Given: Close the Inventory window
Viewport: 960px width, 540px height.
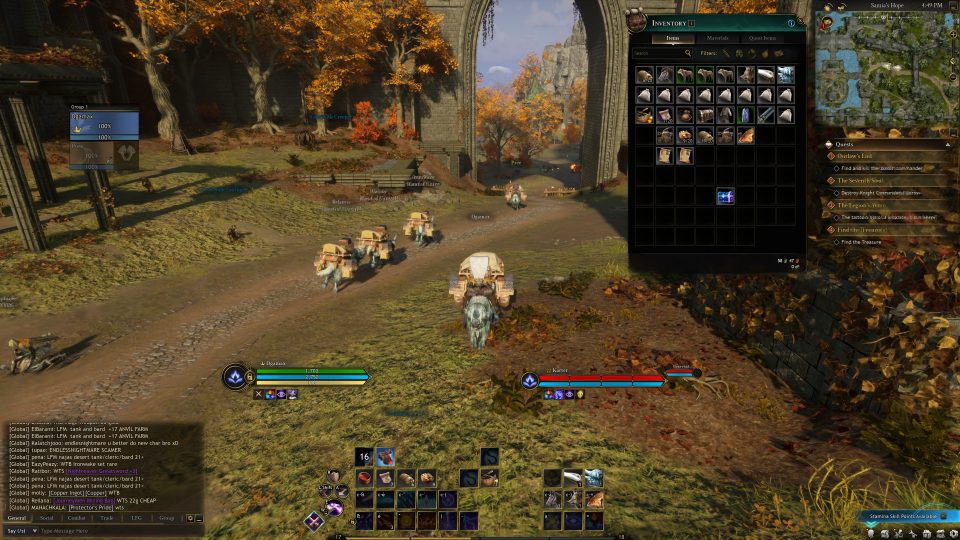Looking at the screenshot, I should (800, 22).
